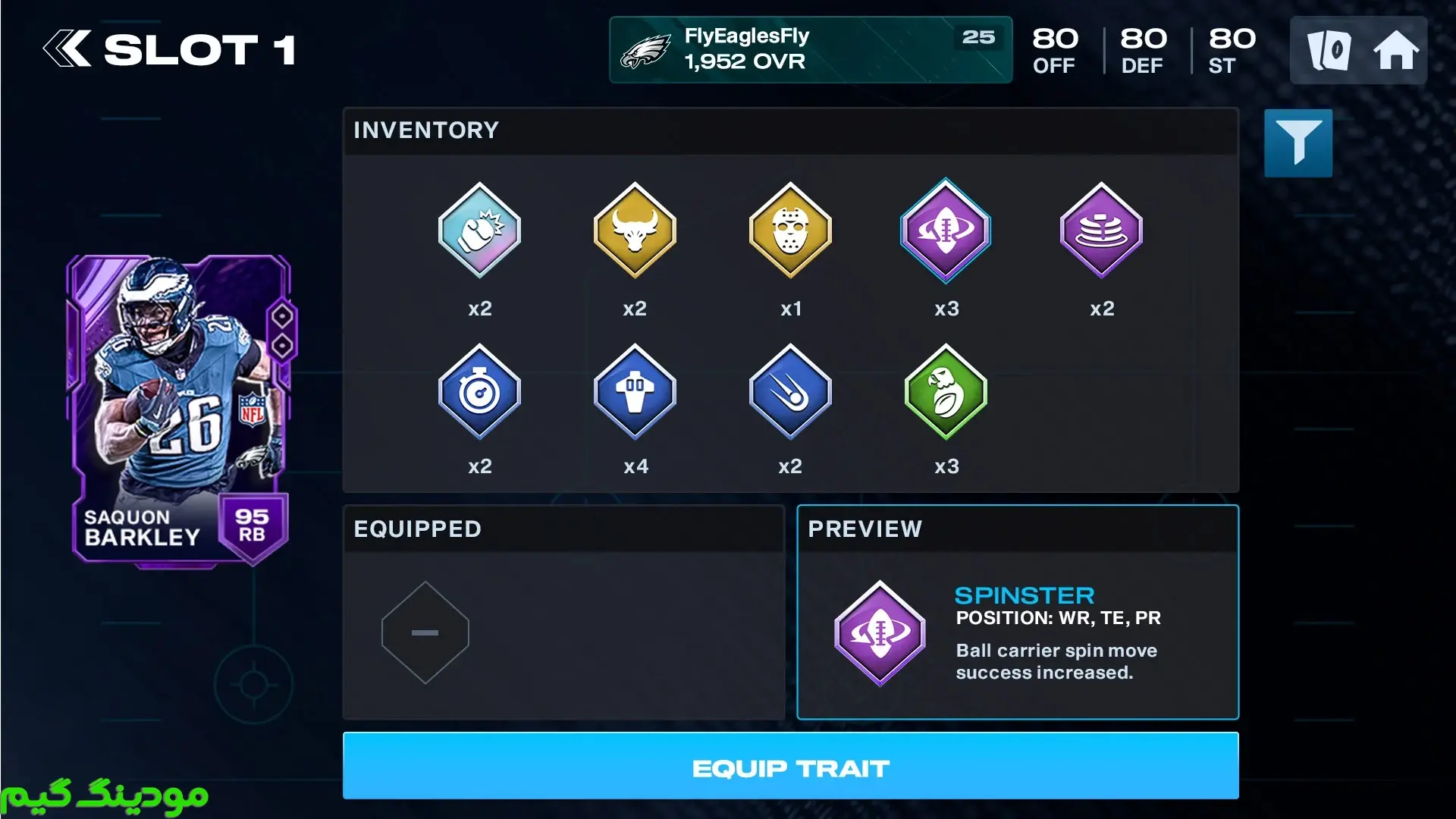The image size is (1456, 819).
Task: Select the green parrot trait
Action: [x=946, y=392]
